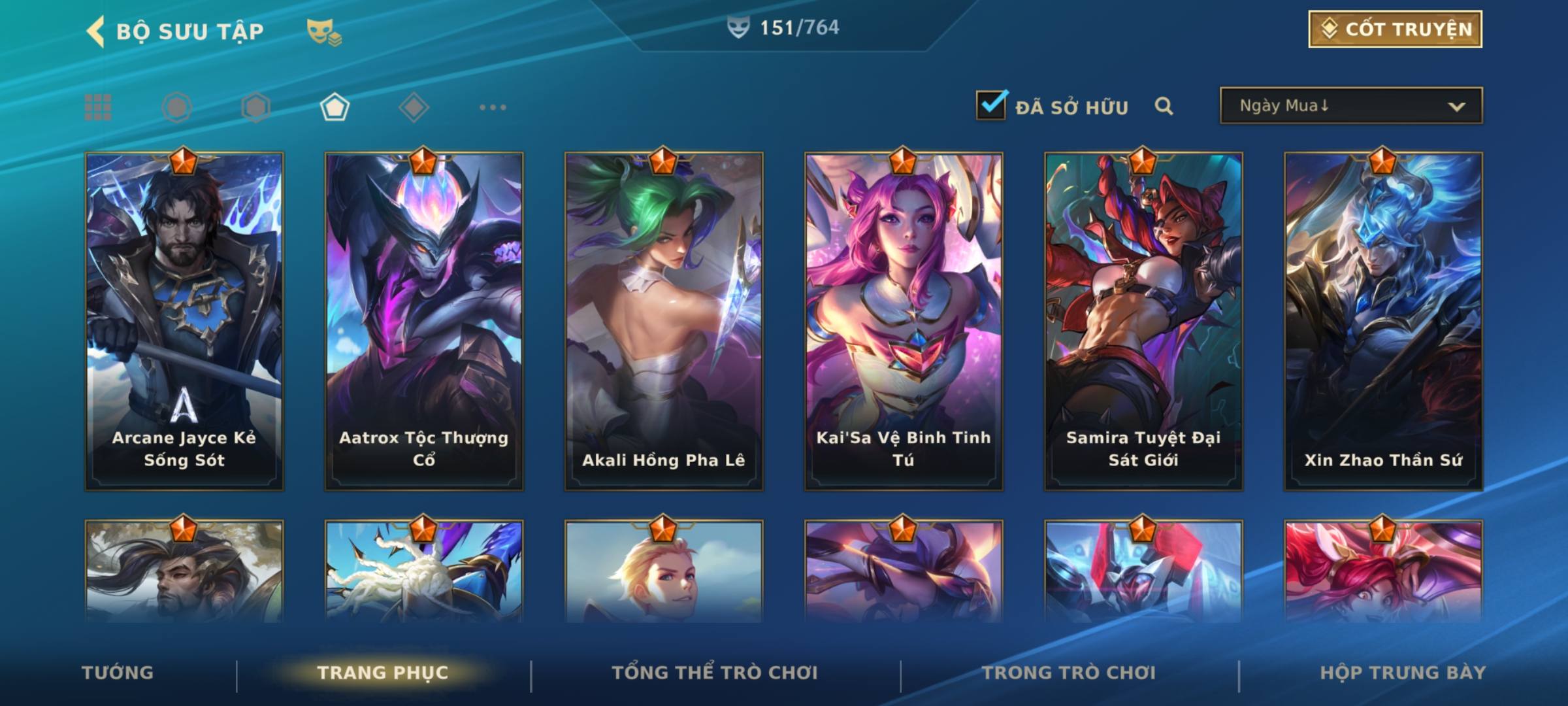Choose the diamond rarity filter
This screenshot has height=706, width=1568.
click(x=414, y=107)
